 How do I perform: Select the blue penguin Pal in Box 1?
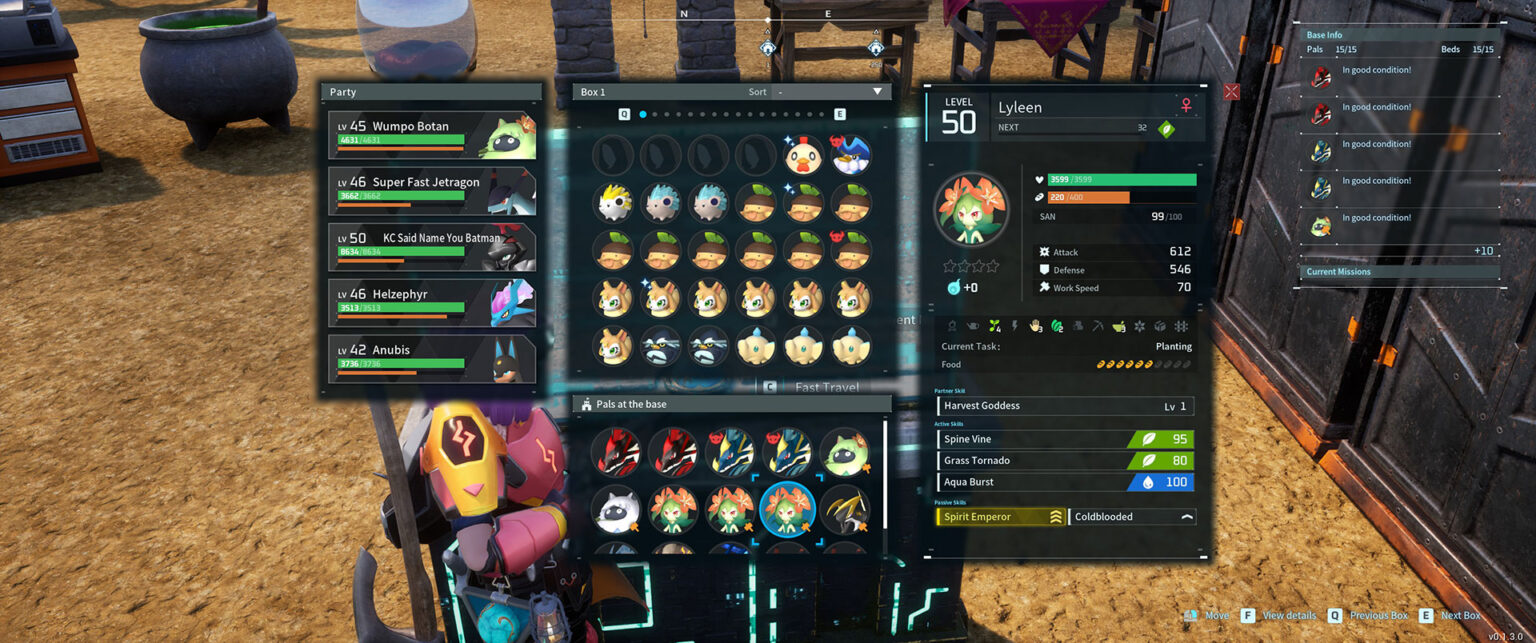tap(851, 155)
